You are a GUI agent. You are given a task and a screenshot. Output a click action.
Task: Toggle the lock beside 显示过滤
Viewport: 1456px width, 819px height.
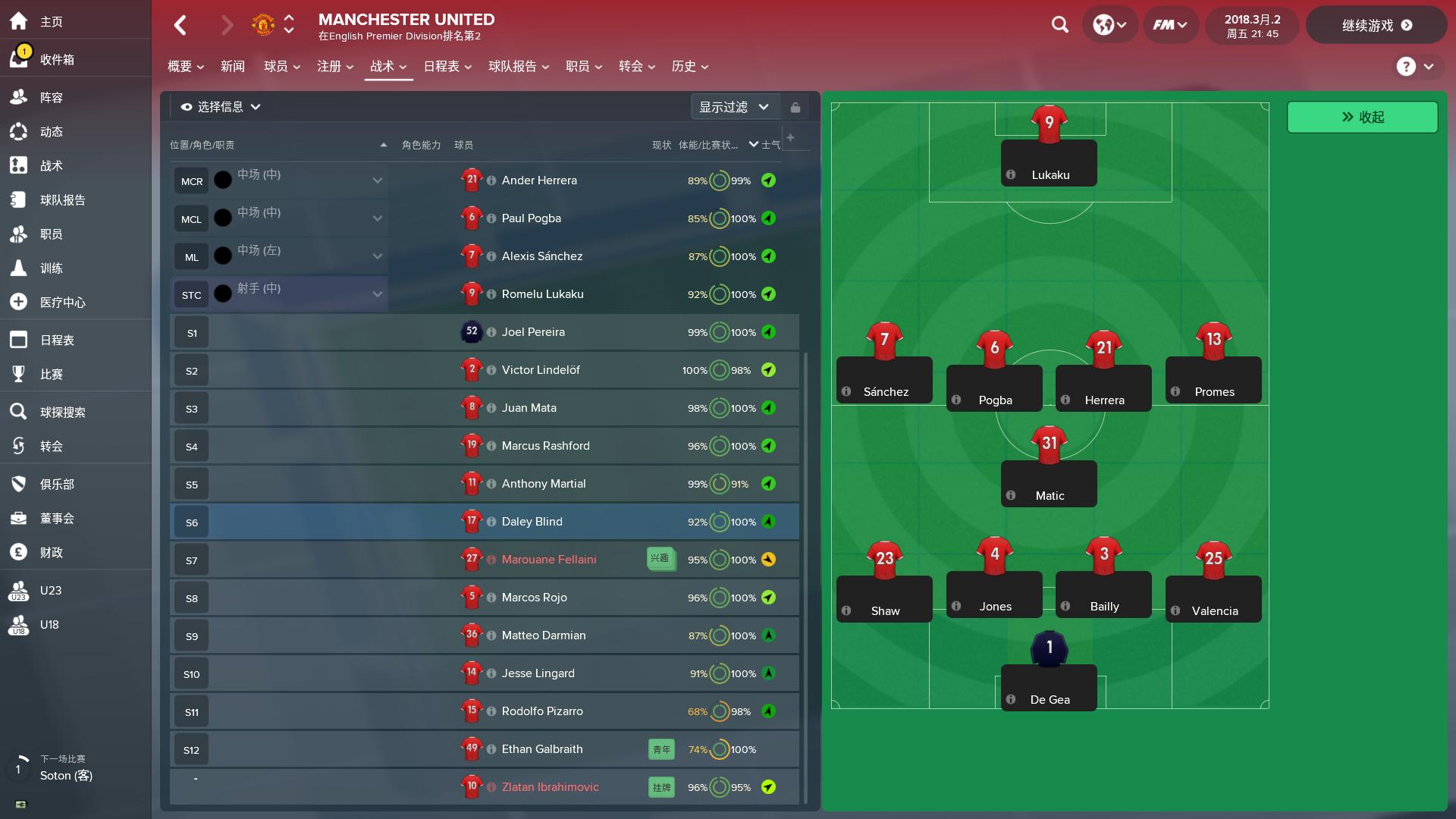pos(795,107)
